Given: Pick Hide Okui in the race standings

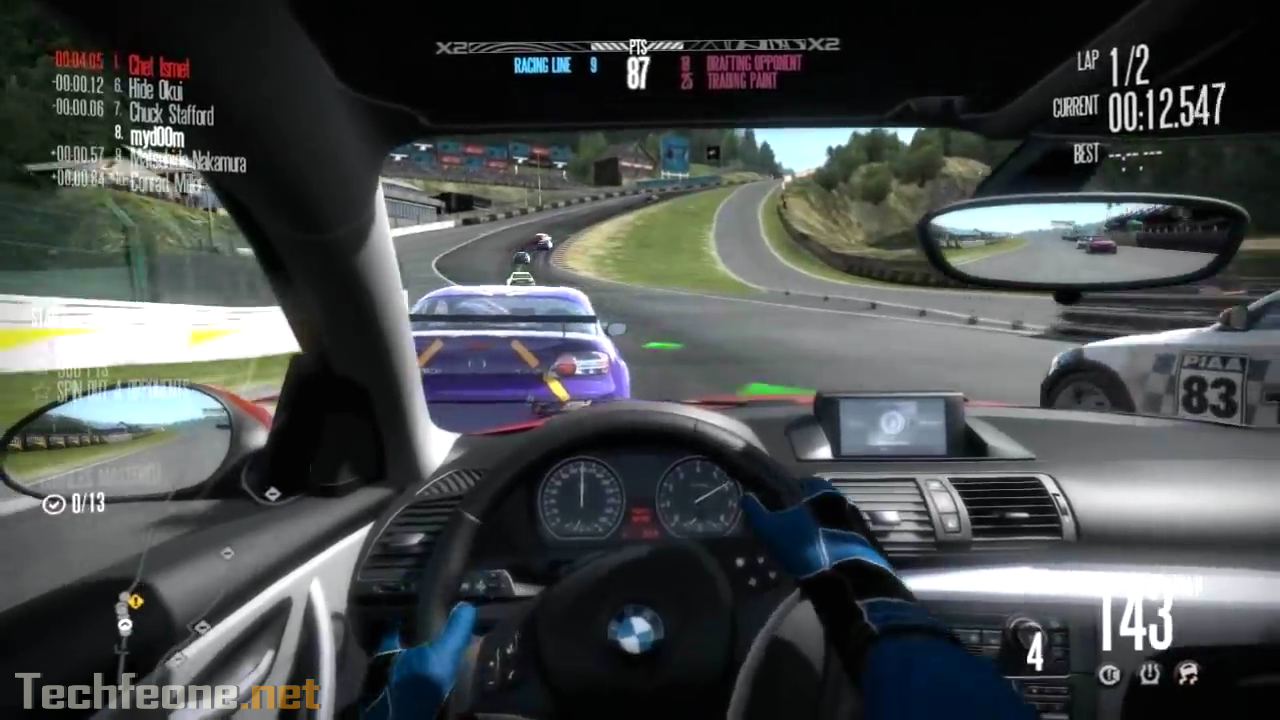Looking at the screenshot, I should [x=155, y=90].
